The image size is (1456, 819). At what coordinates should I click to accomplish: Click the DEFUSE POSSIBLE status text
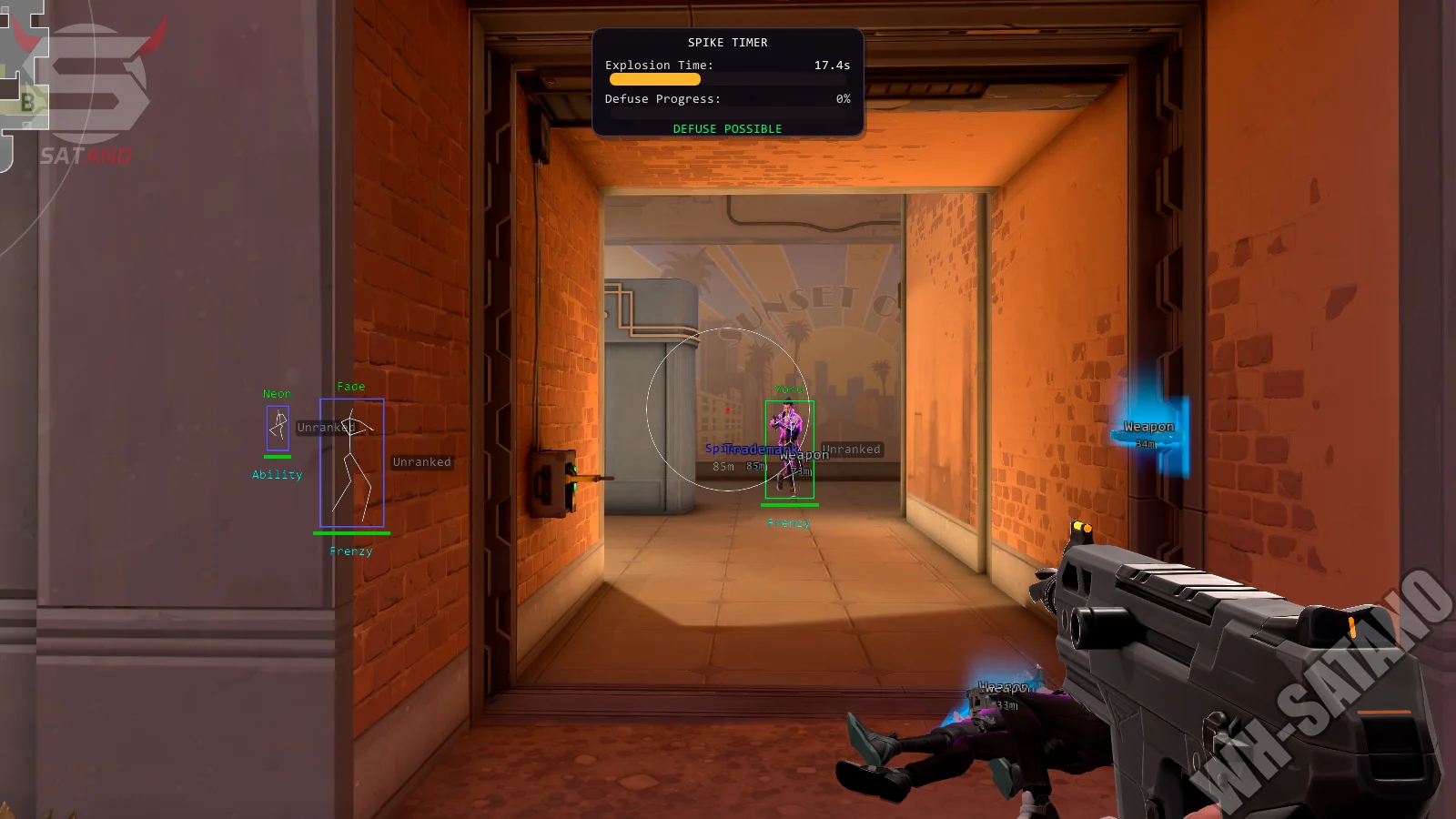point(727,128)
